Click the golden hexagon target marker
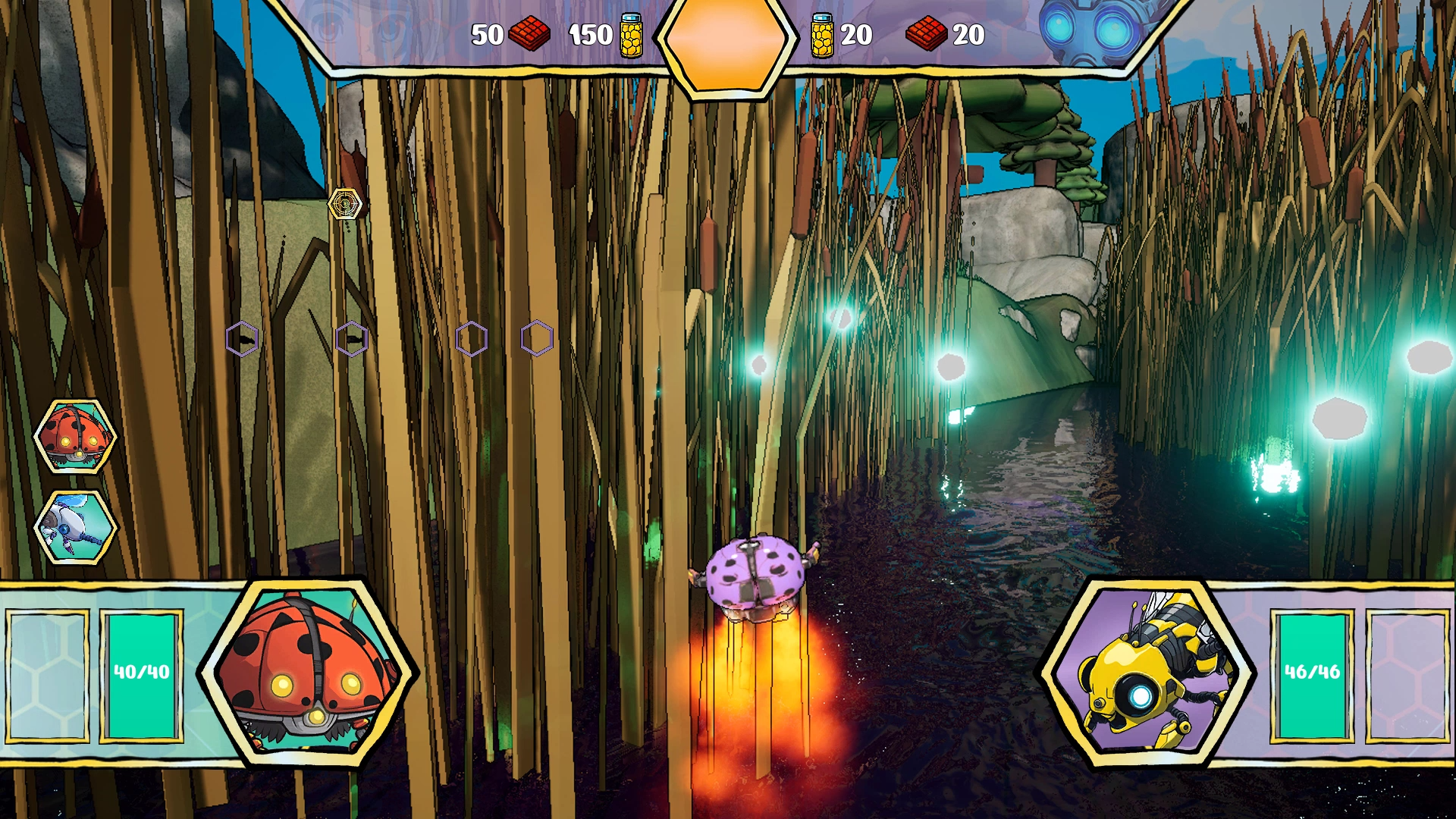The image size is (1456, 819). [x=344, y=204]
